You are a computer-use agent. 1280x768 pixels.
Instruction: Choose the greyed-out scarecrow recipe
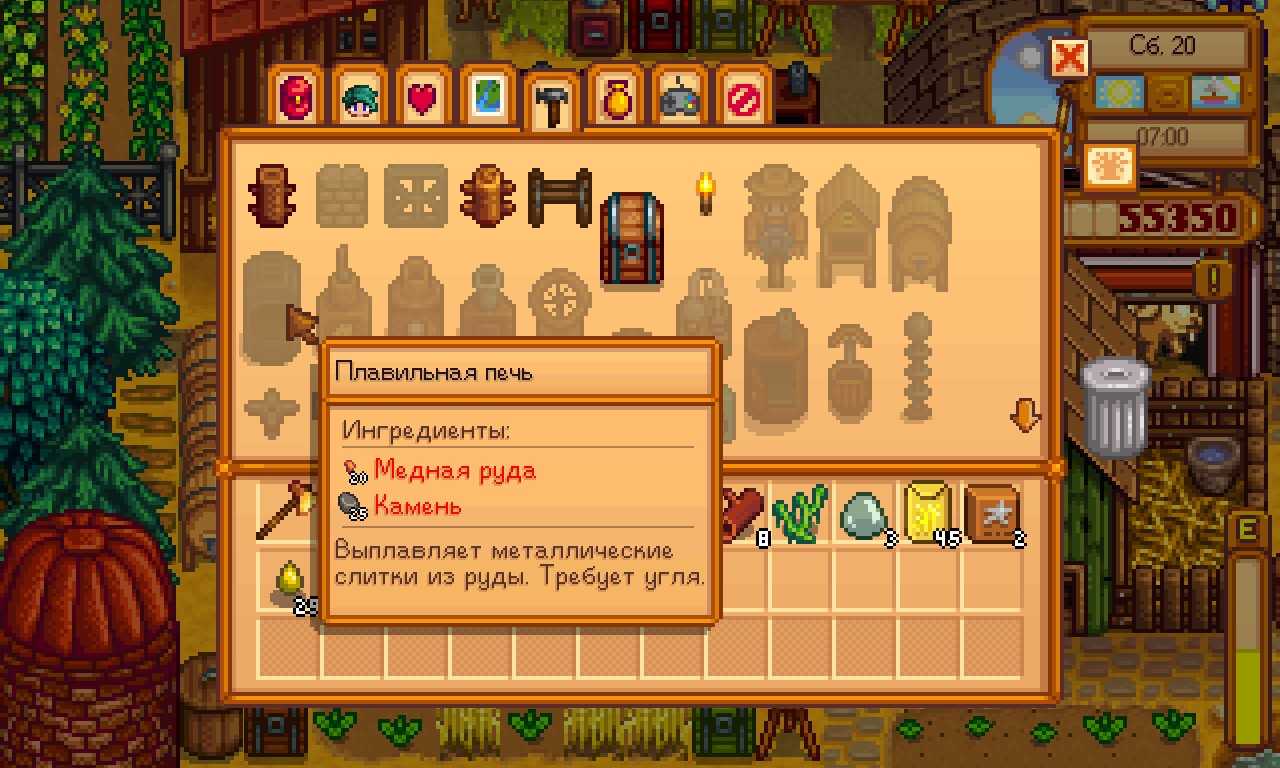774,225
